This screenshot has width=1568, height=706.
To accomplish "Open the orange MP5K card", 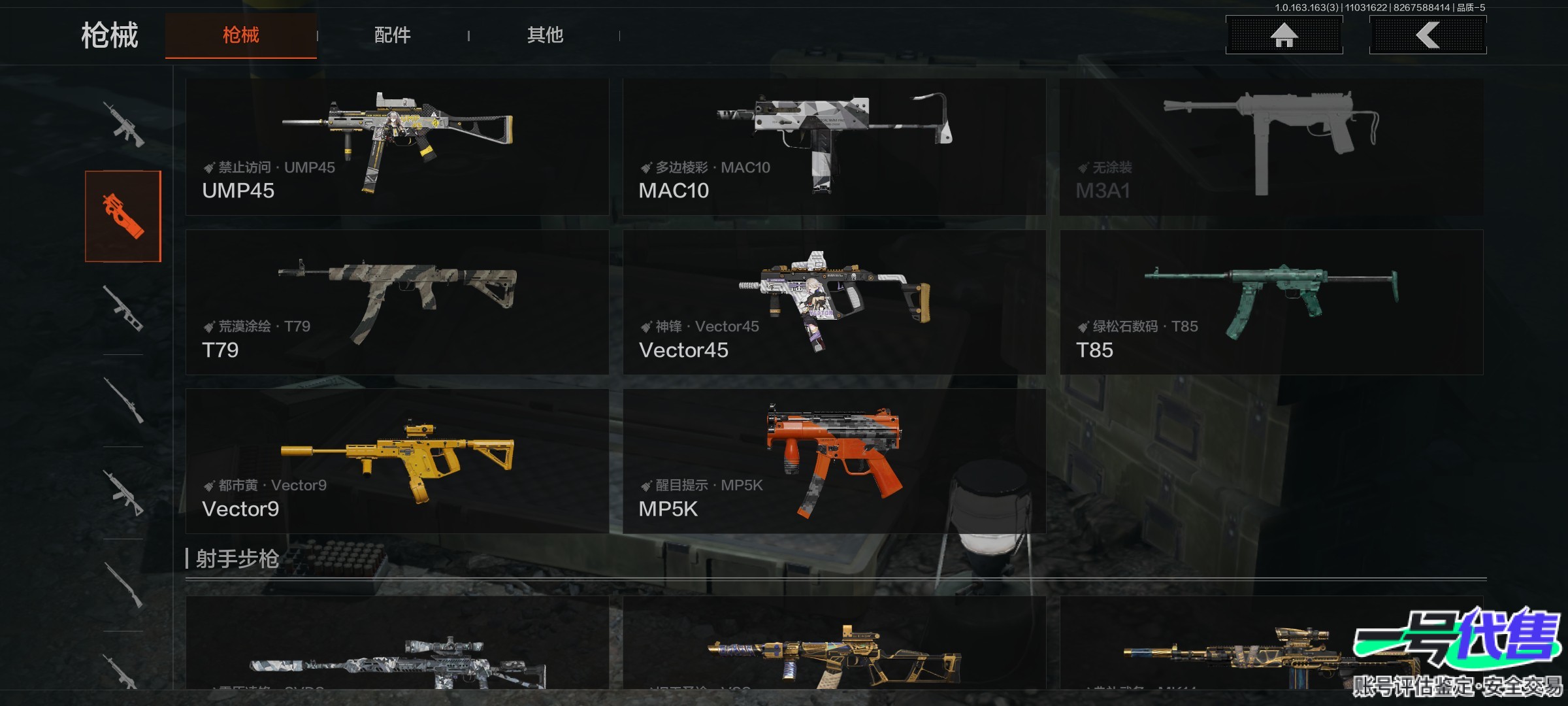I will coord(834,461).
